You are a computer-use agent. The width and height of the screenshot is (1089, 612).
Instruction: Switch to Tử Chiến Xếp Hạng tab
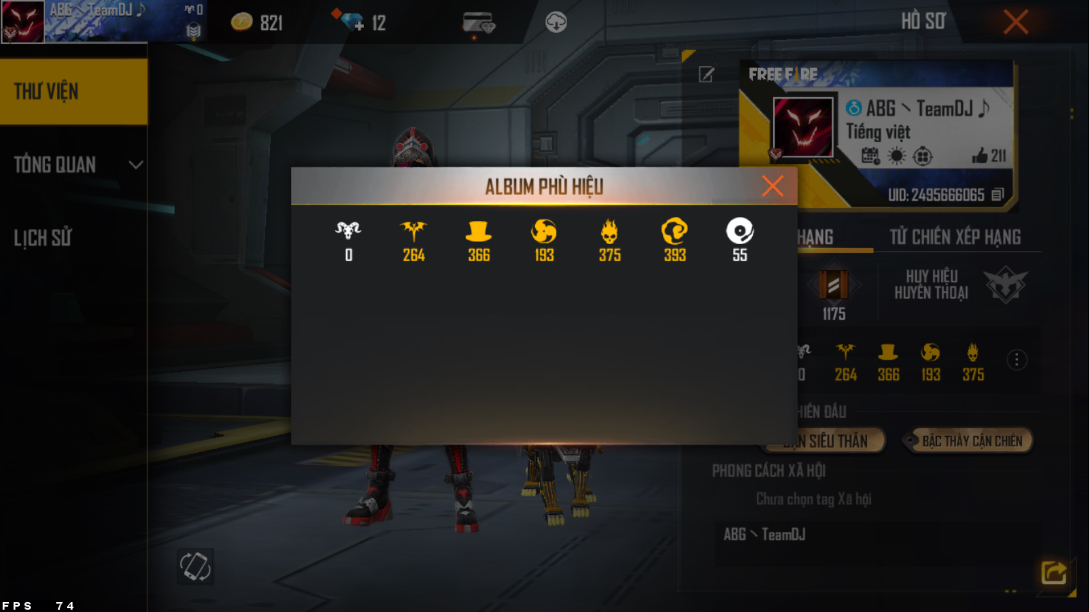(x=955, y=237)
